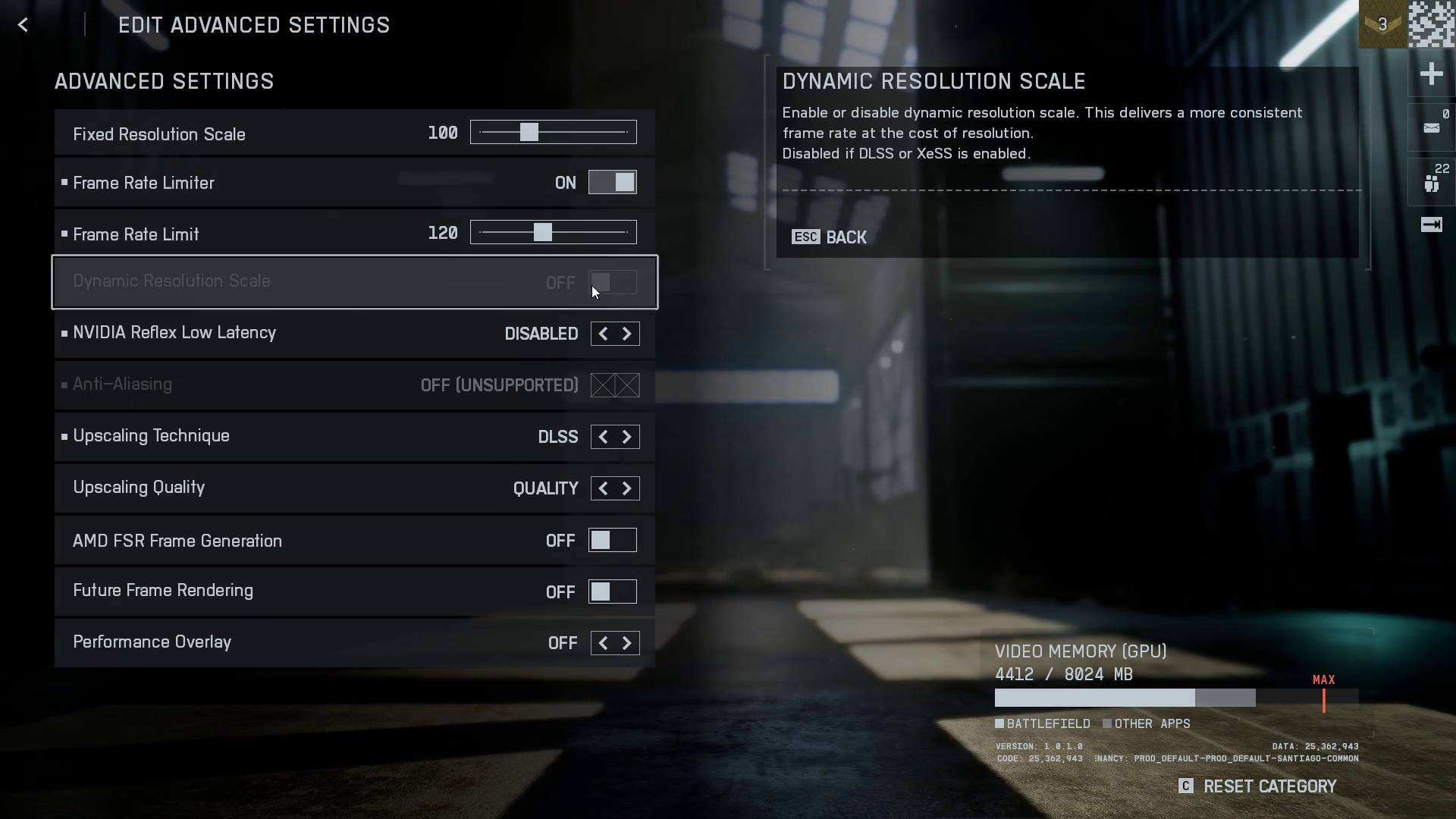Turn on Future Frame Rendering

(612, 592)
